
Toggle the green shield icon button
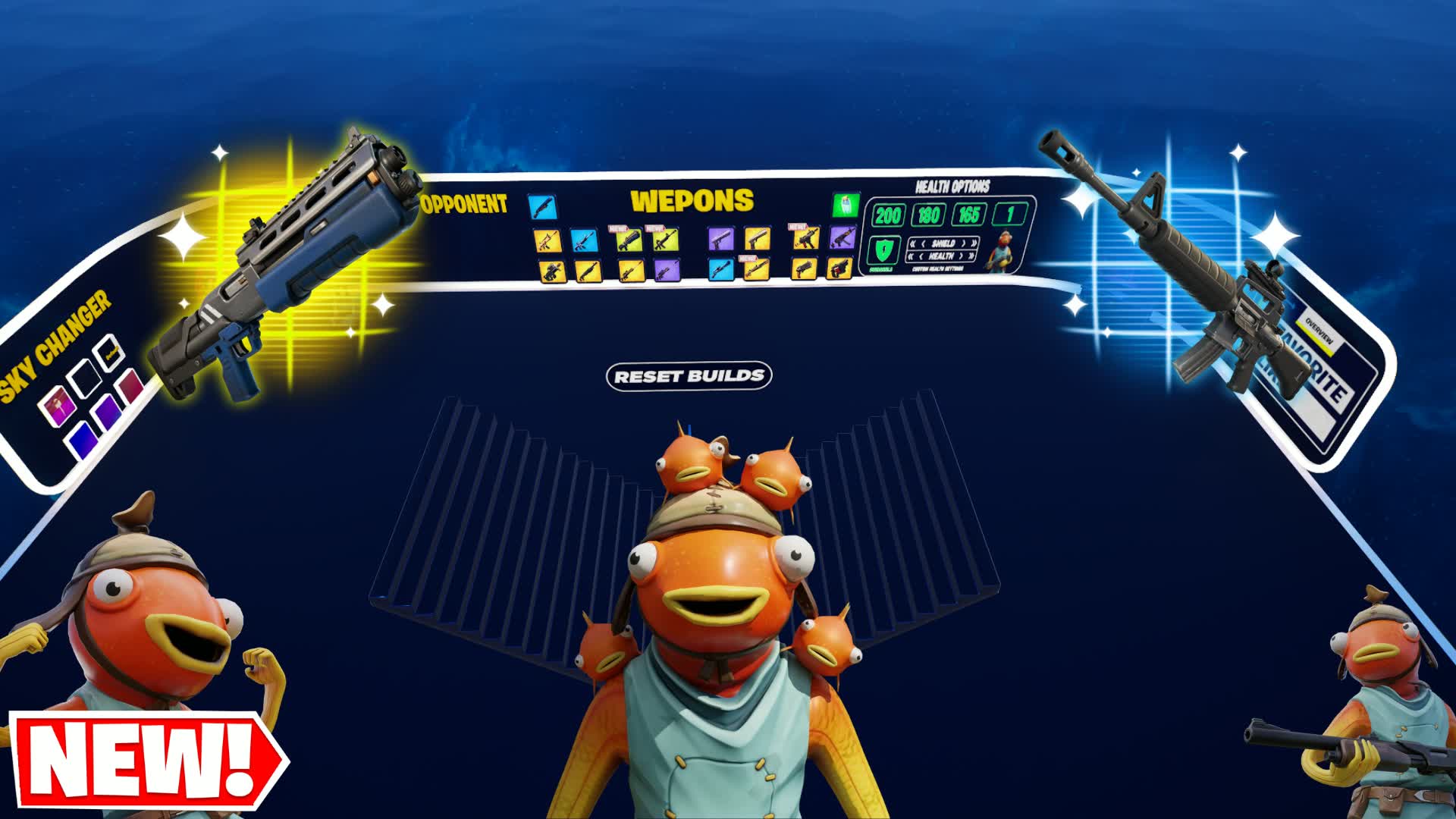tap(882, 249)
